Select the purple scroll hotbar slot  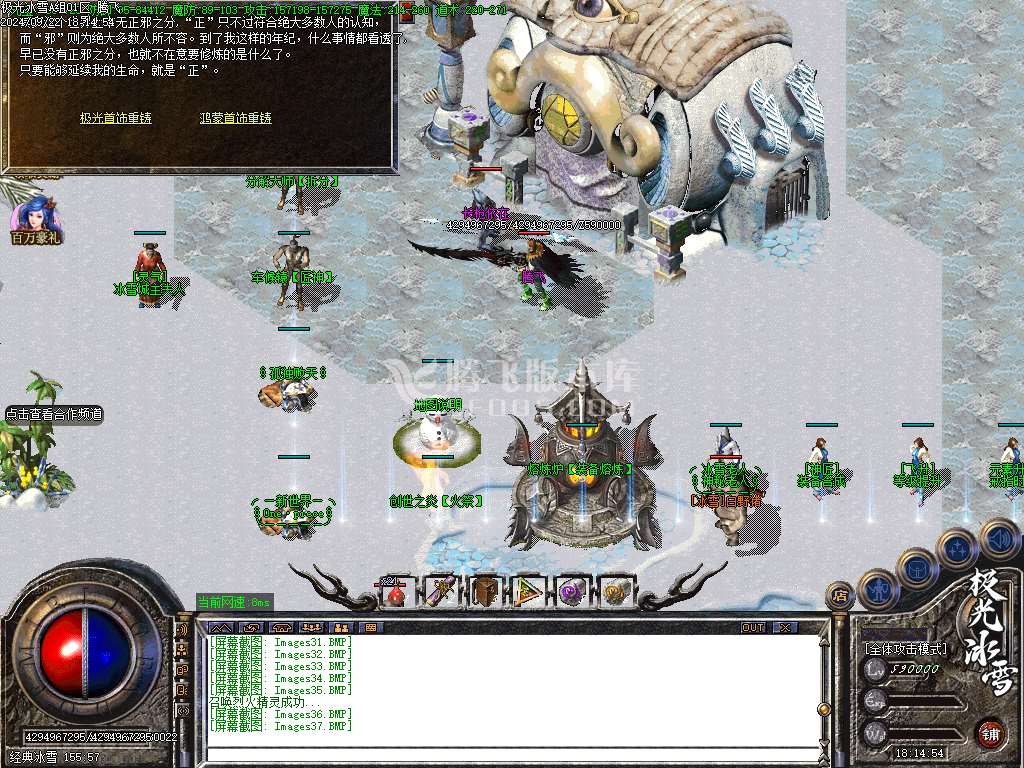point(441,592)
